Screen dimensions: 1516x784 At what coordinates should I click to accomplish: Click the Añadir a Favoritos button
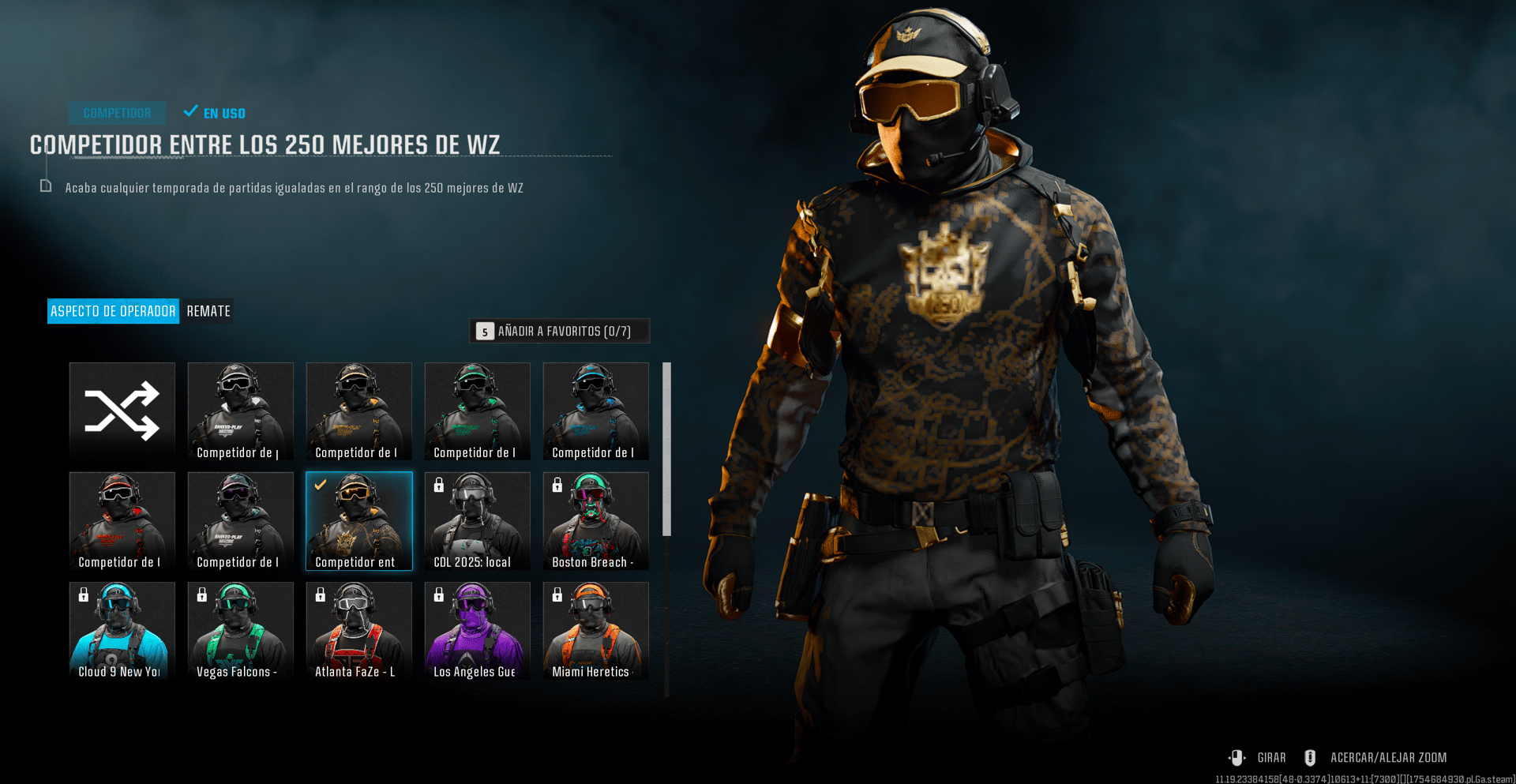[560, 332]
